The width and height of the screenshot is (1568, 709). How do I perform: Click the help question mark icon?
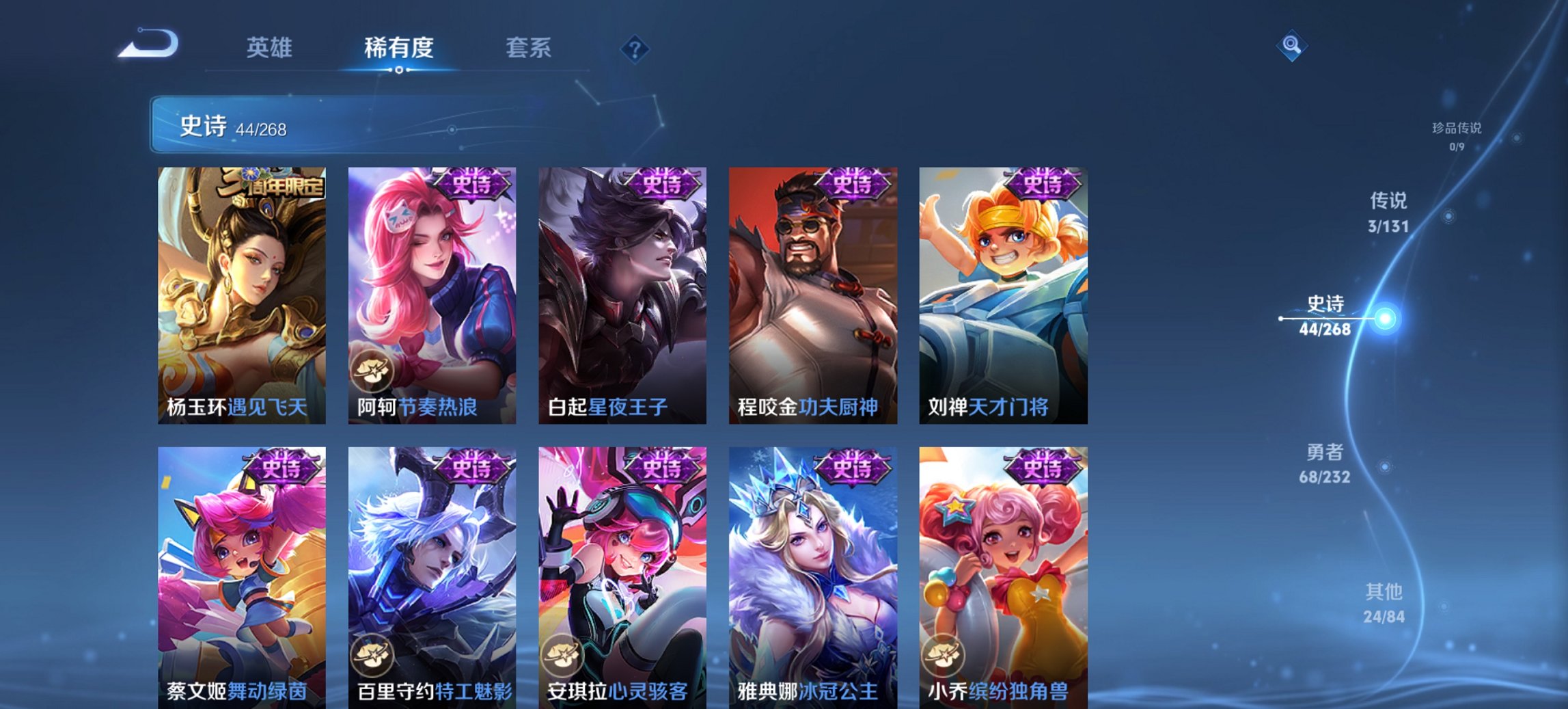(x=634, y=48)
